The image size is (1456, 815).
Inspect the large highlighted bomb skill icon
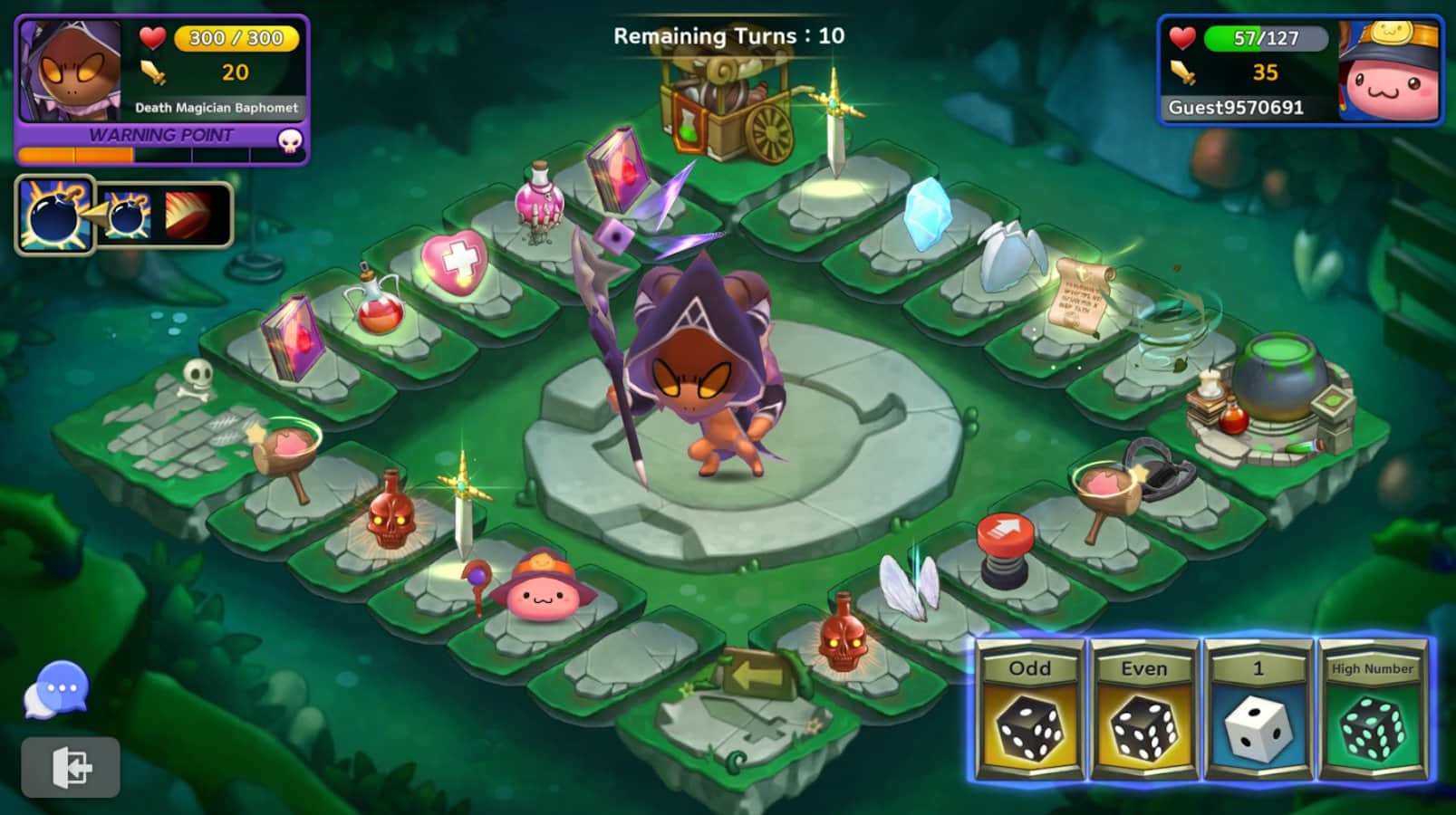tap(54, 215)
